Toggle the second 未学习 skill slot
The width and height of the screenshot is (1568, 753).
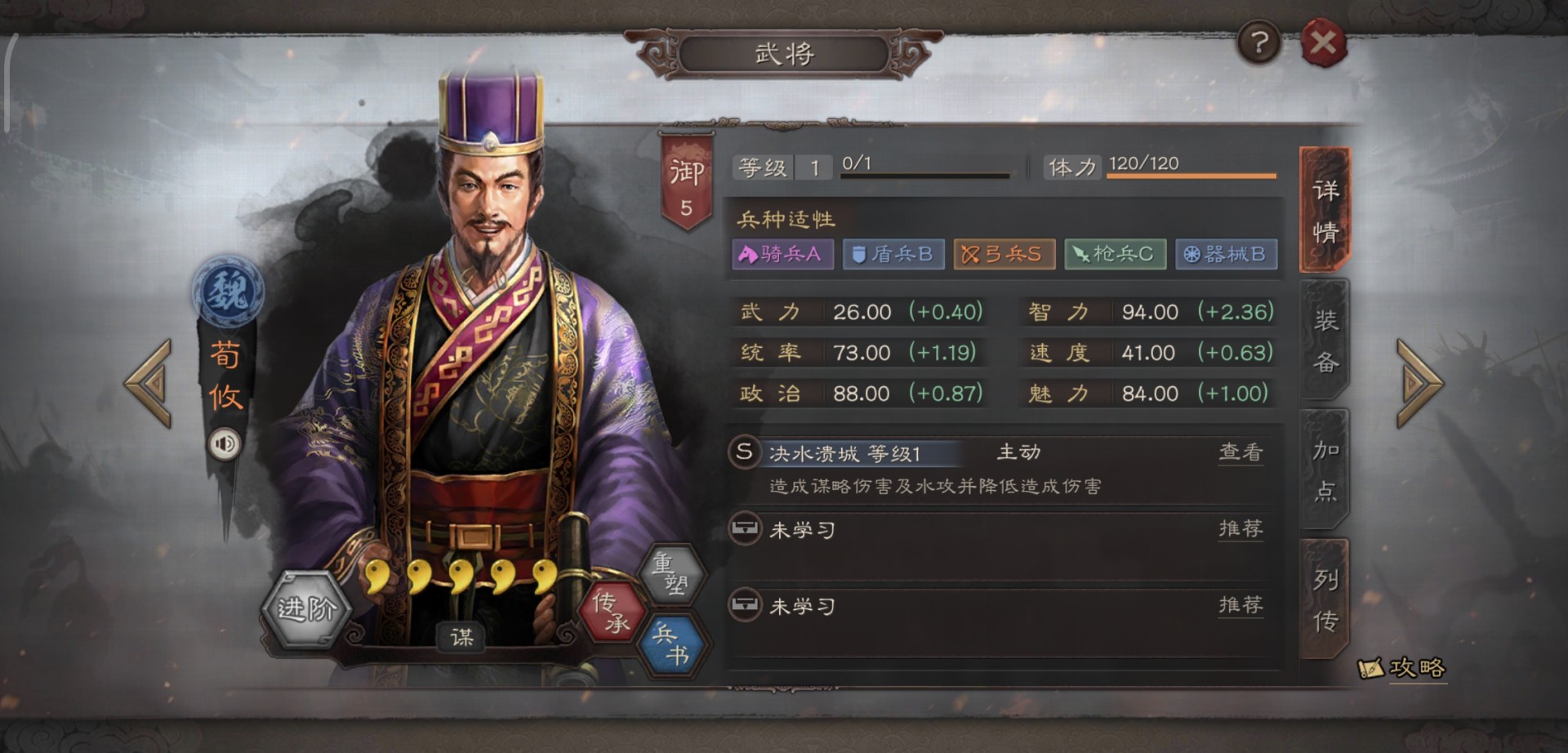[x=801, y=605]
